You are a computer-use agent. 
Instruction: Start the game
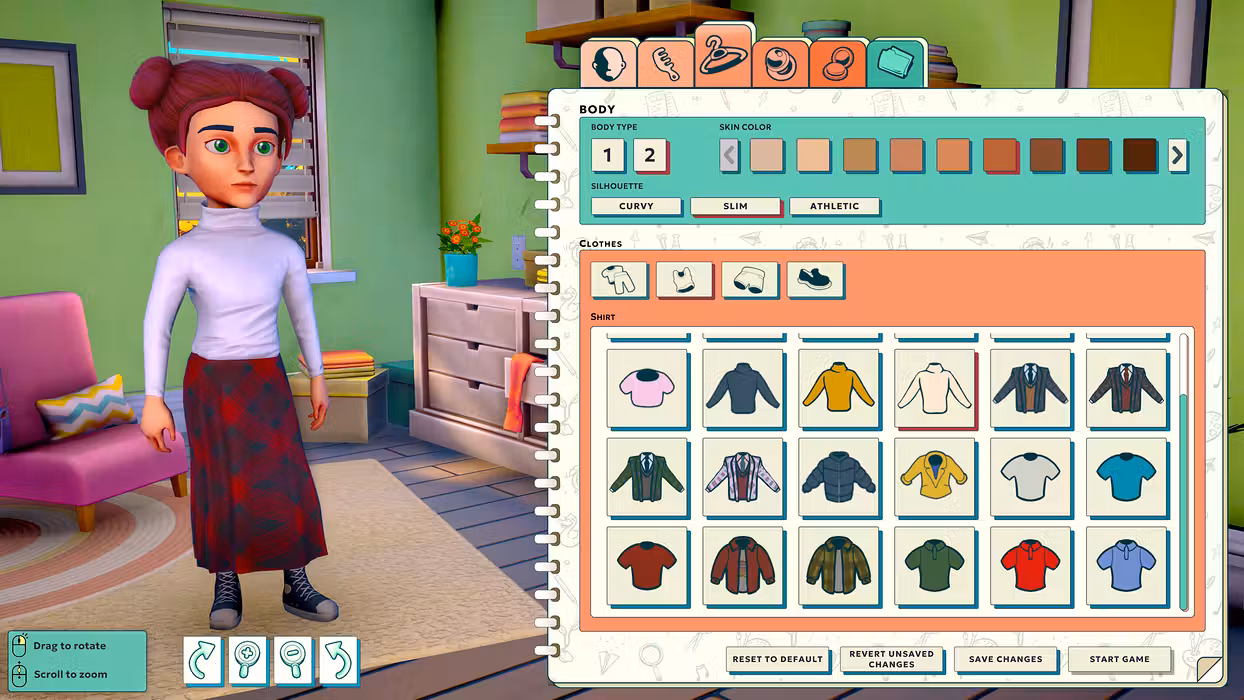tap(1119, 659)
